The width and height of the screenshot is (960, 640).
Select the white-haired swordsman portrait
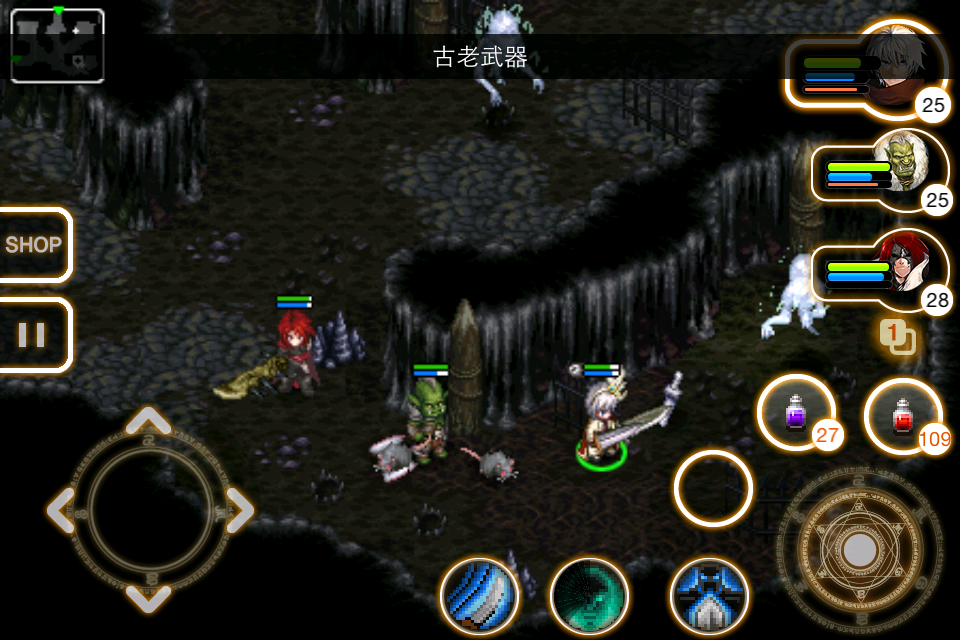tap(903, 65)
